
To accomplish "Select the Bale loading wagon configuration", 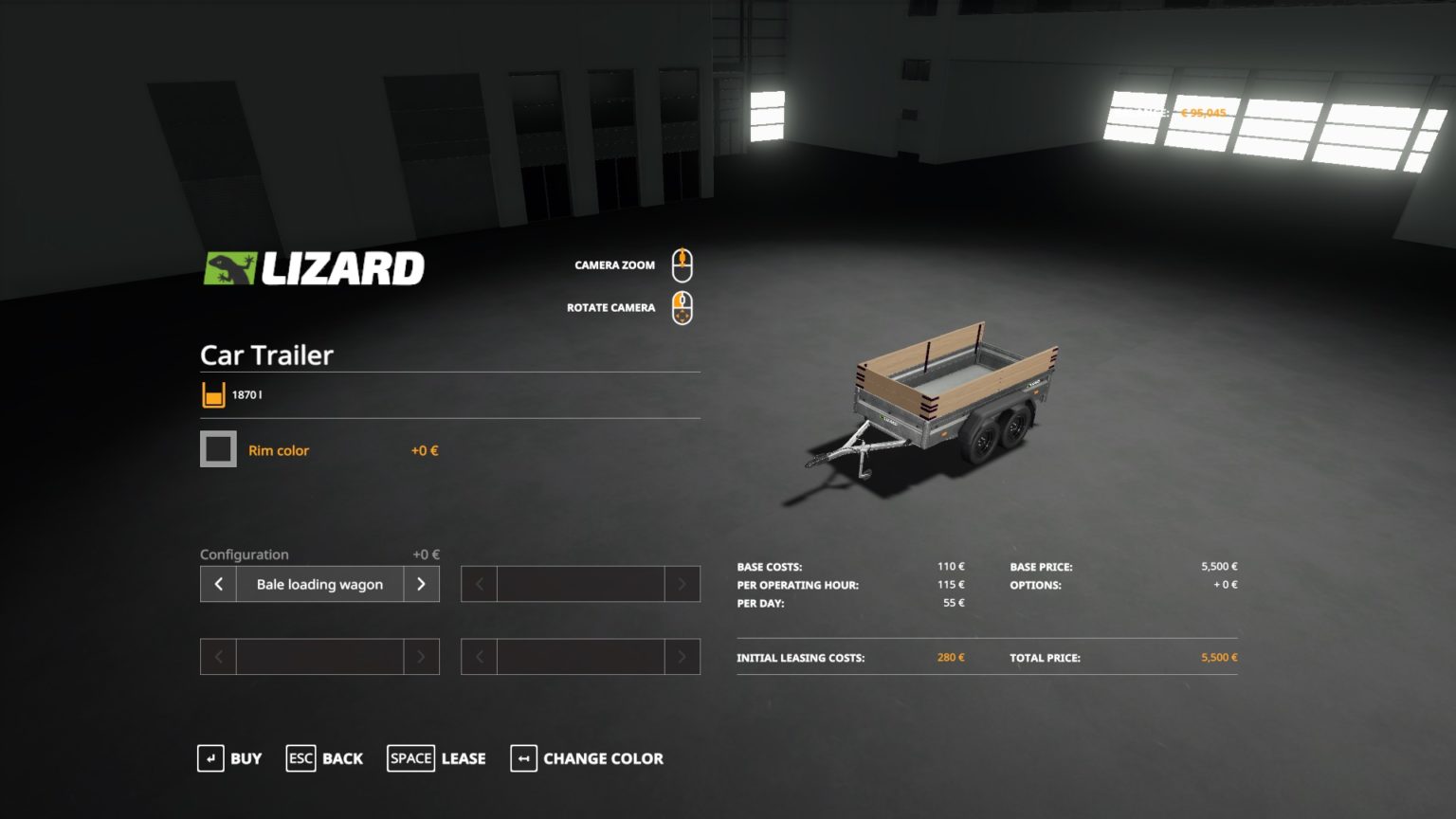I will coord(318,584).
